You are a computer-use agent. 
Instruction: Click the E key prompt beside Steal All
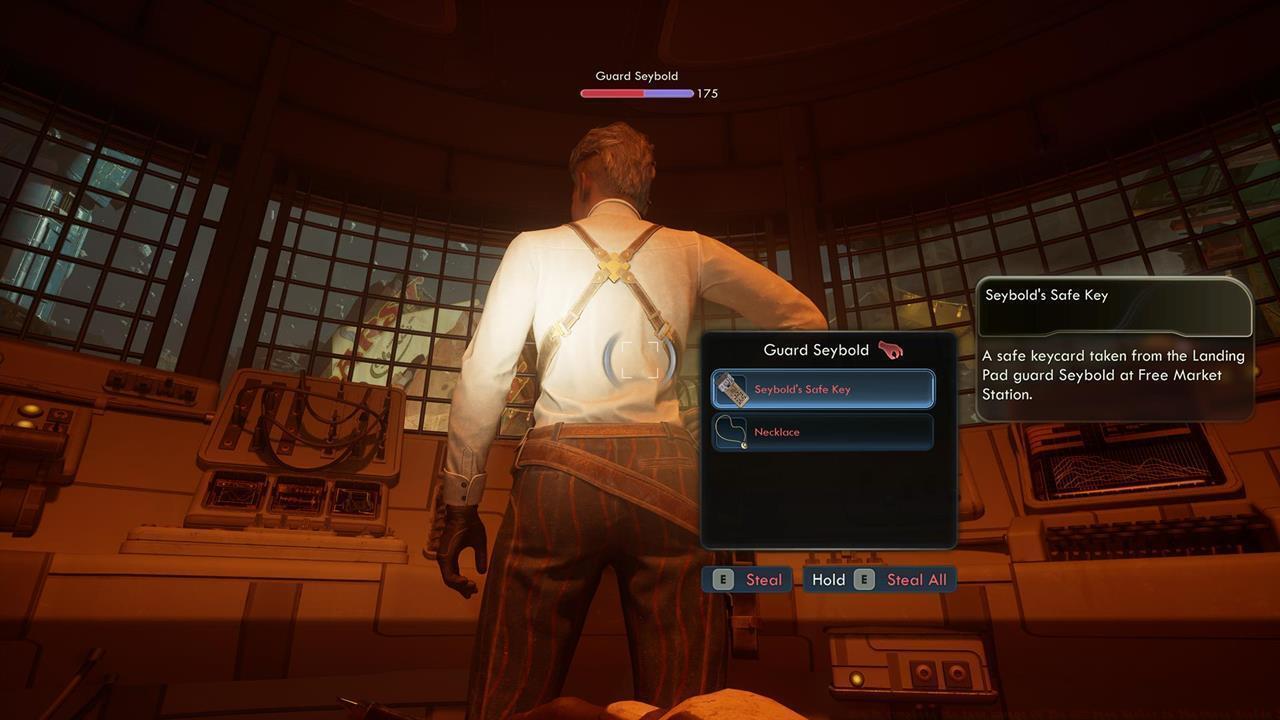[x=862, y=579]
